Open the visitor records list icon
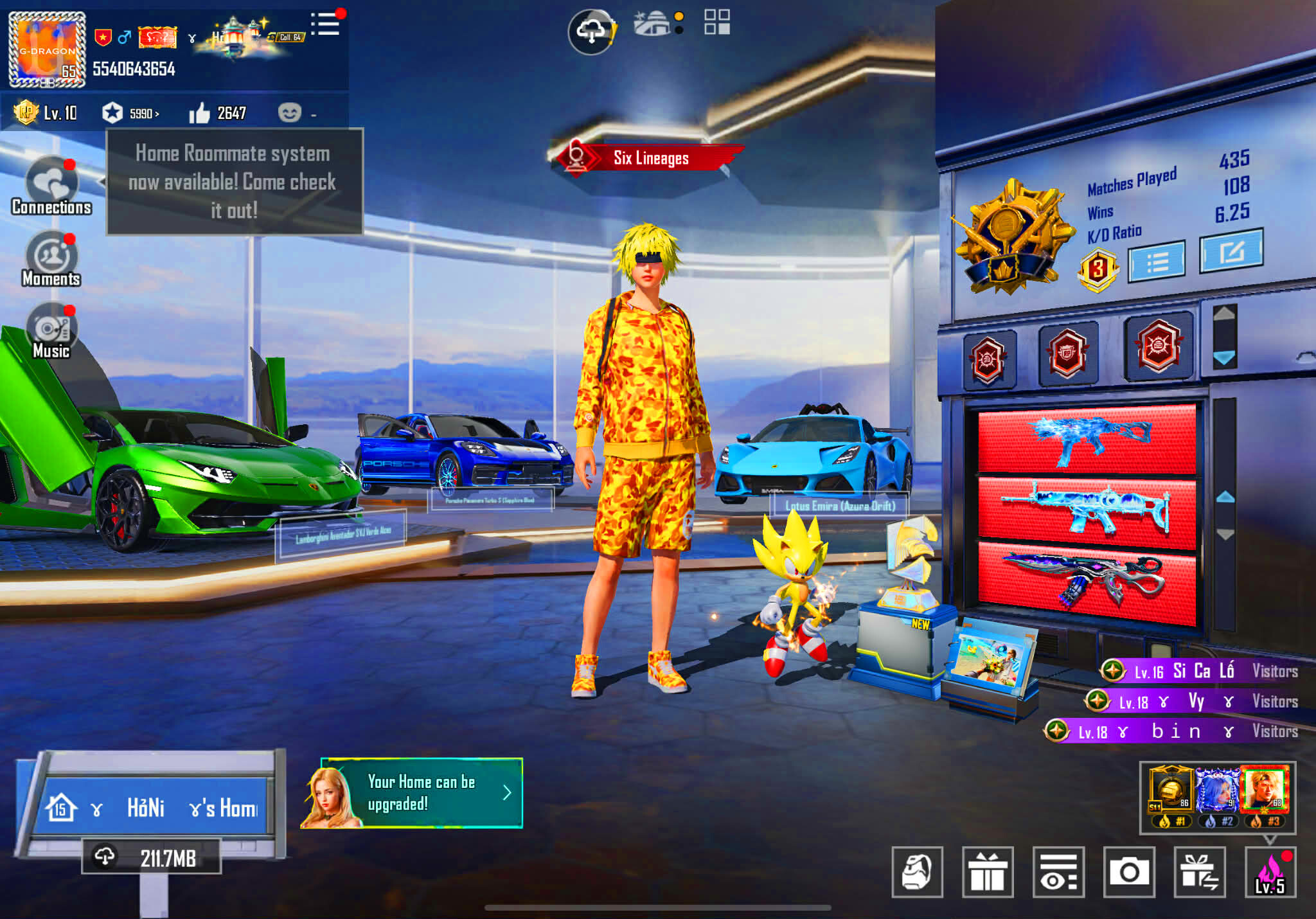This screenshot has width=1316, height=919. click(x=1058, y=872)
